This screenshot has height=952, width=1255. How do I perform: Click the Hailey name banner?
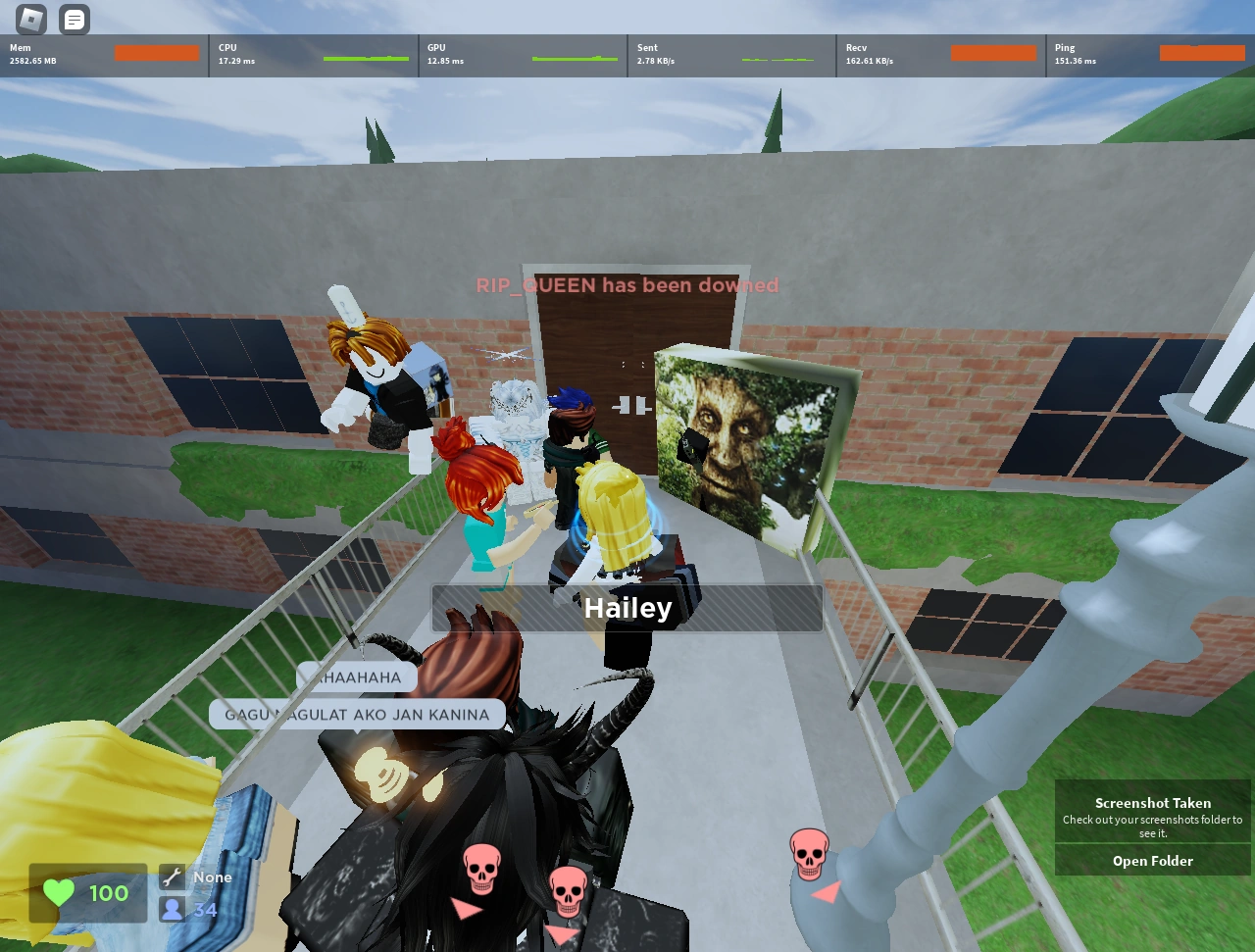(x=627, y=608)
